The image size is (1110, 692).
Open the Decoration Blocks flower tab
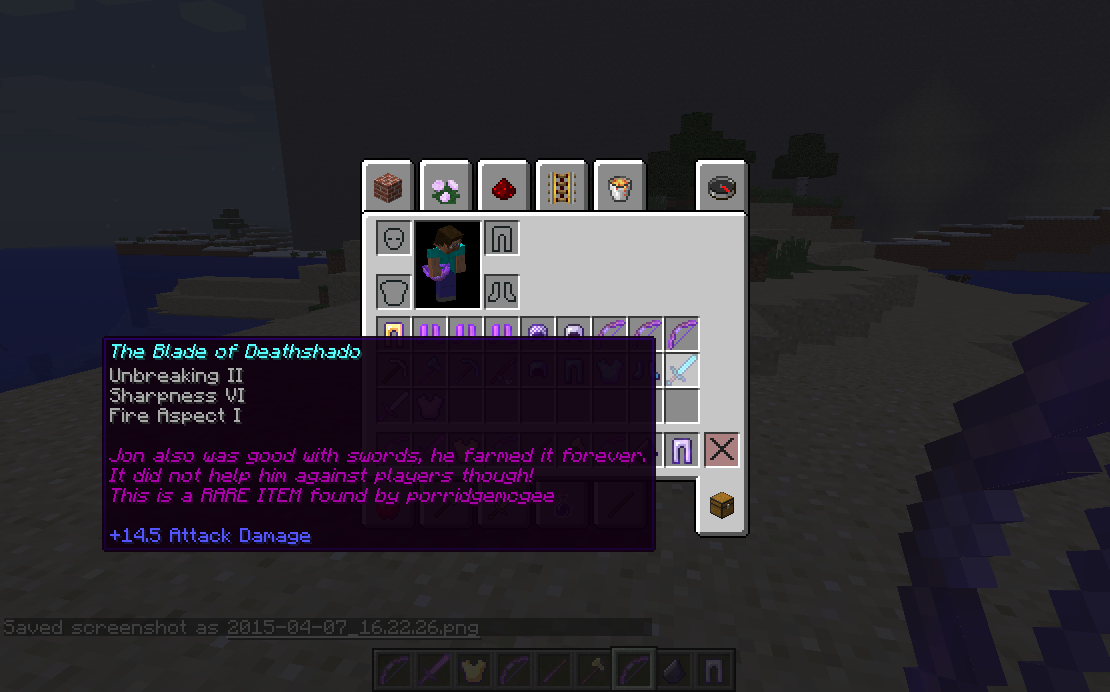click(x=445, y=187)
